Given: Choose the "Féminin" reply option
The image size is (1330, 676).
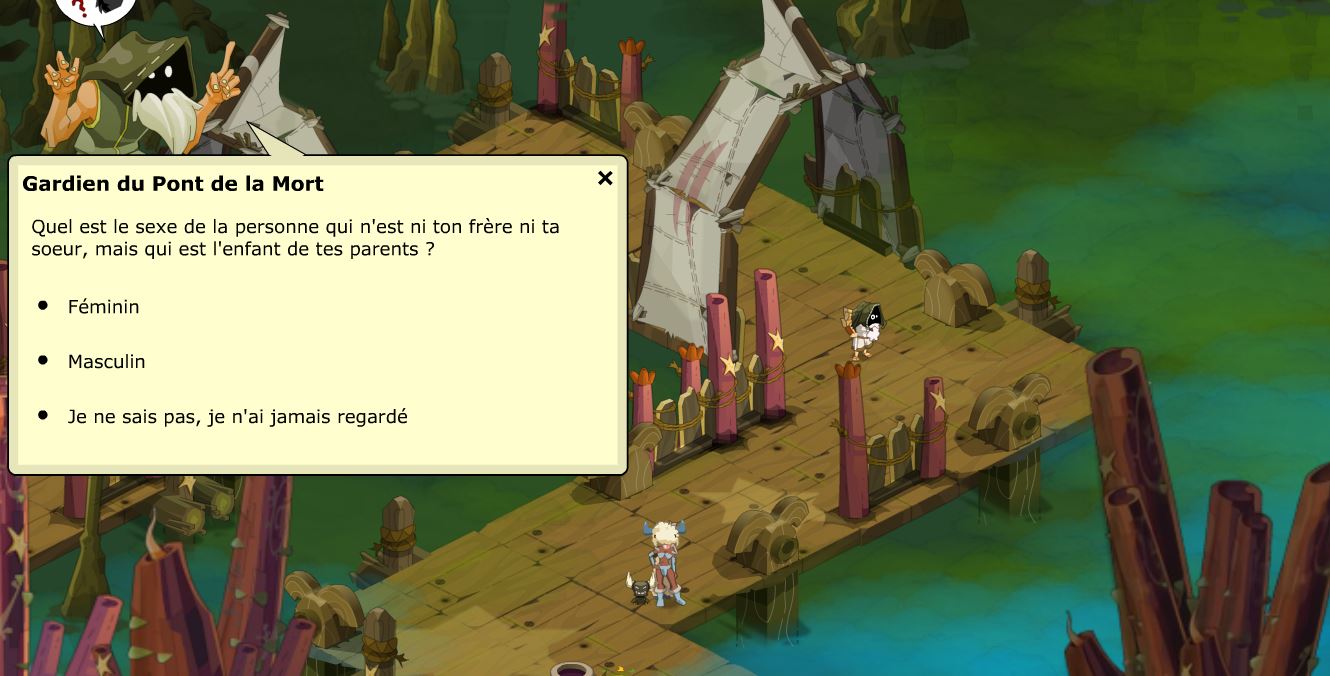Looking at the screenshot, I should click(x=103, y=307).
